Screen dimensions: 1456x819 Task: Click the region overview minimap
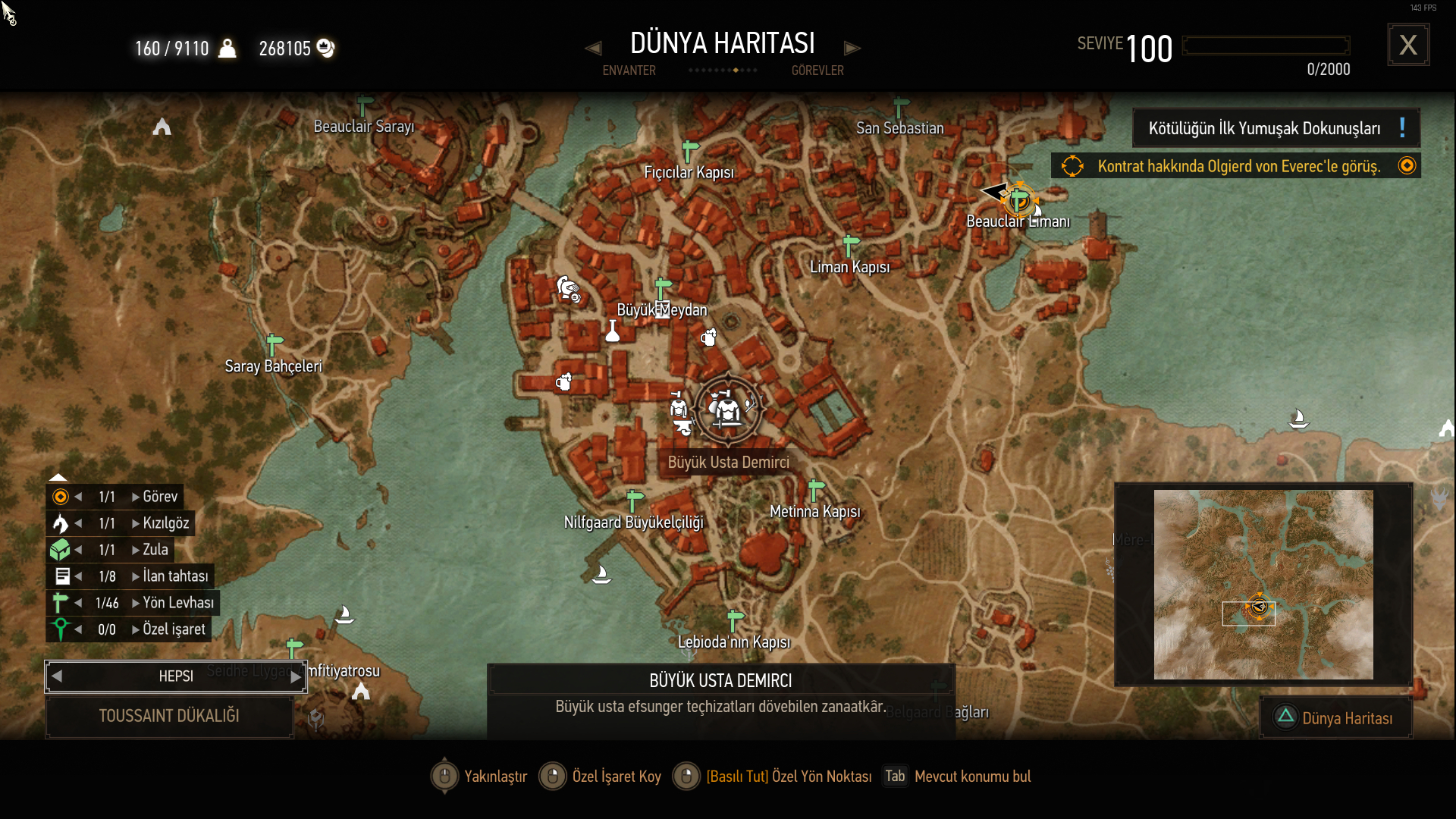(x=1263, y=584)
